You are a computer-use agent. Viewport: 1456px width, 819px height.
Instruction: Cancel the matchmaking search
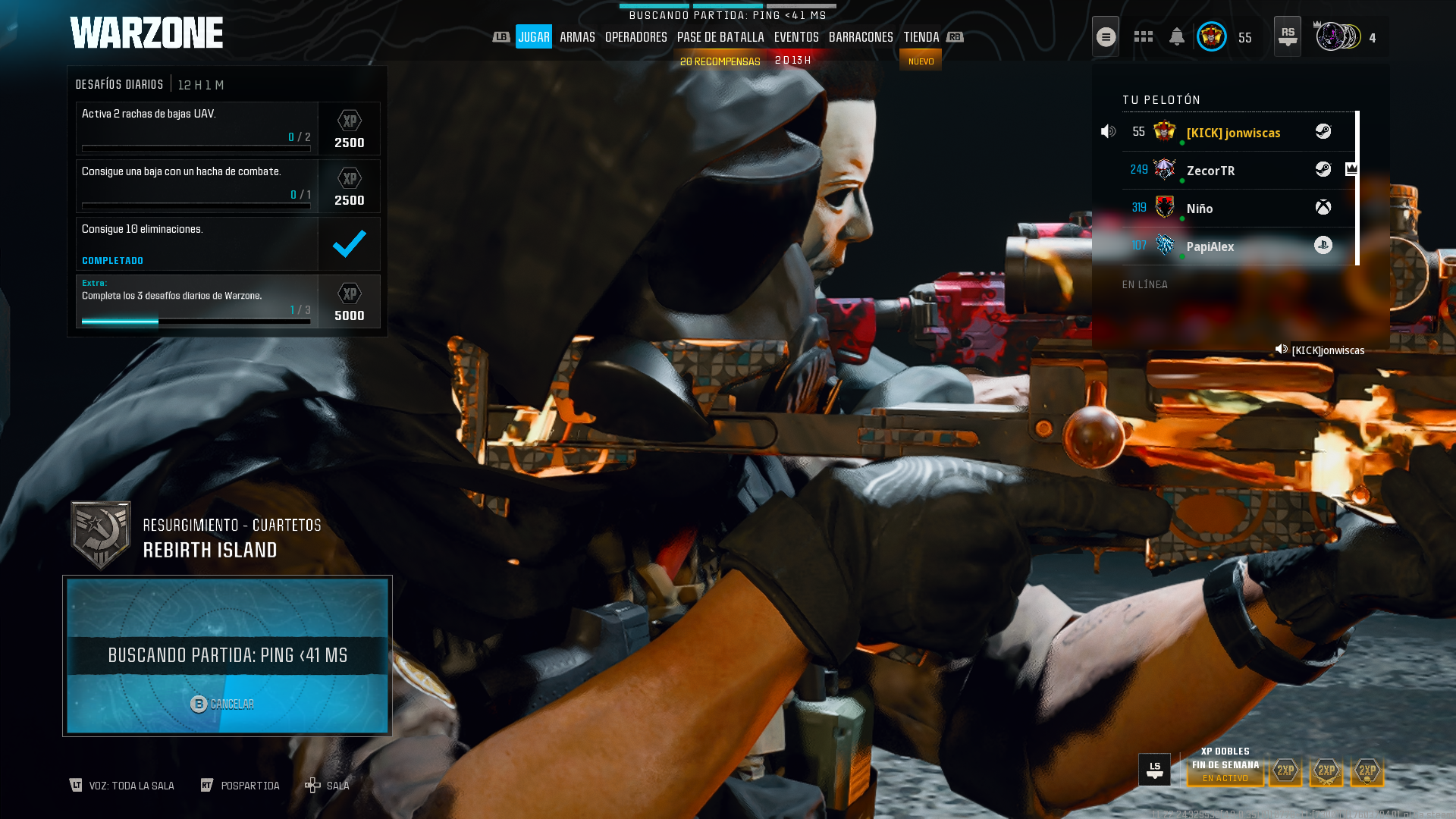click(x=222, y=704)
